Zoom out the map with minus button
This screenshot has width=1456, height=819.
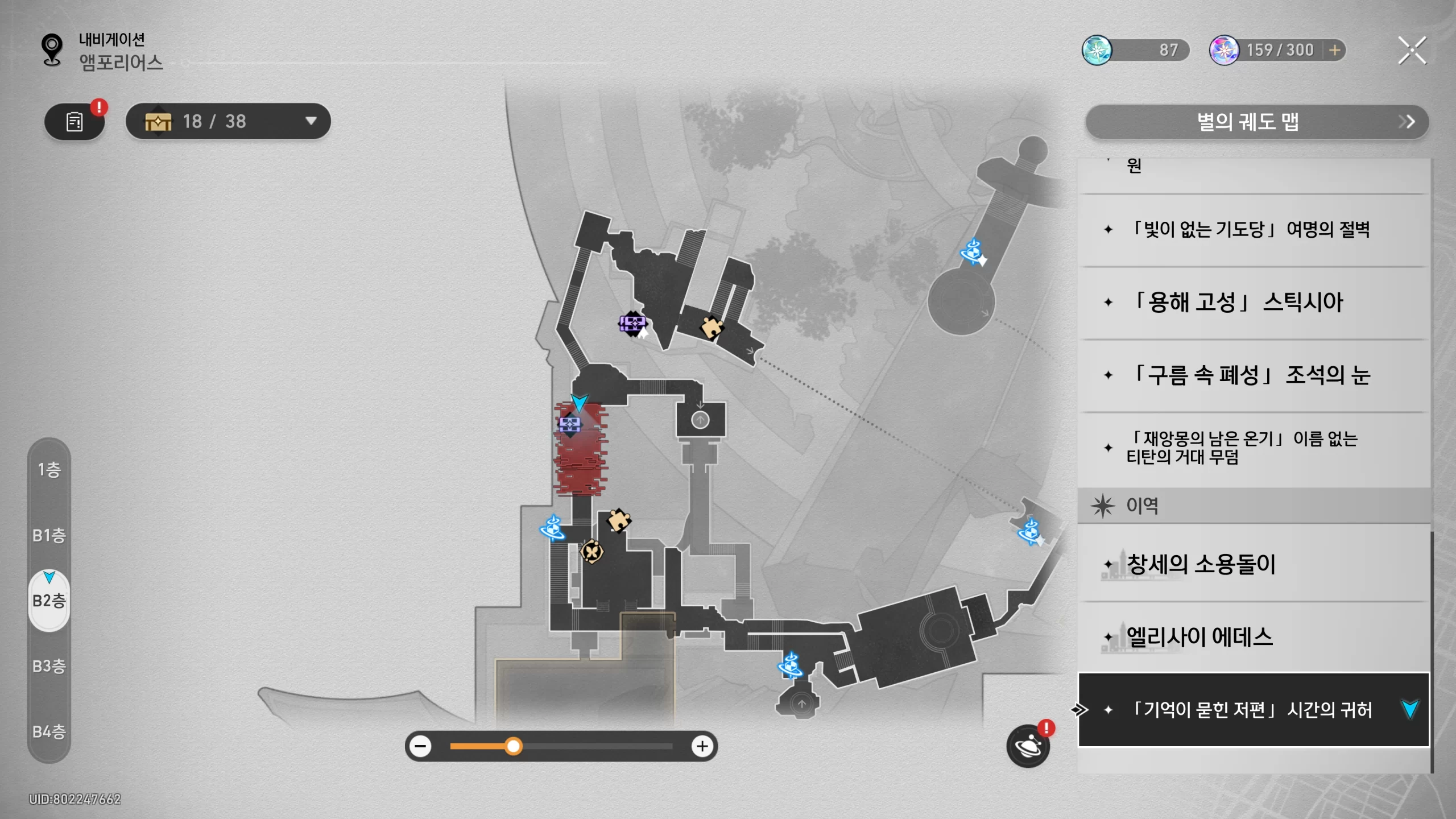[421, 746]
